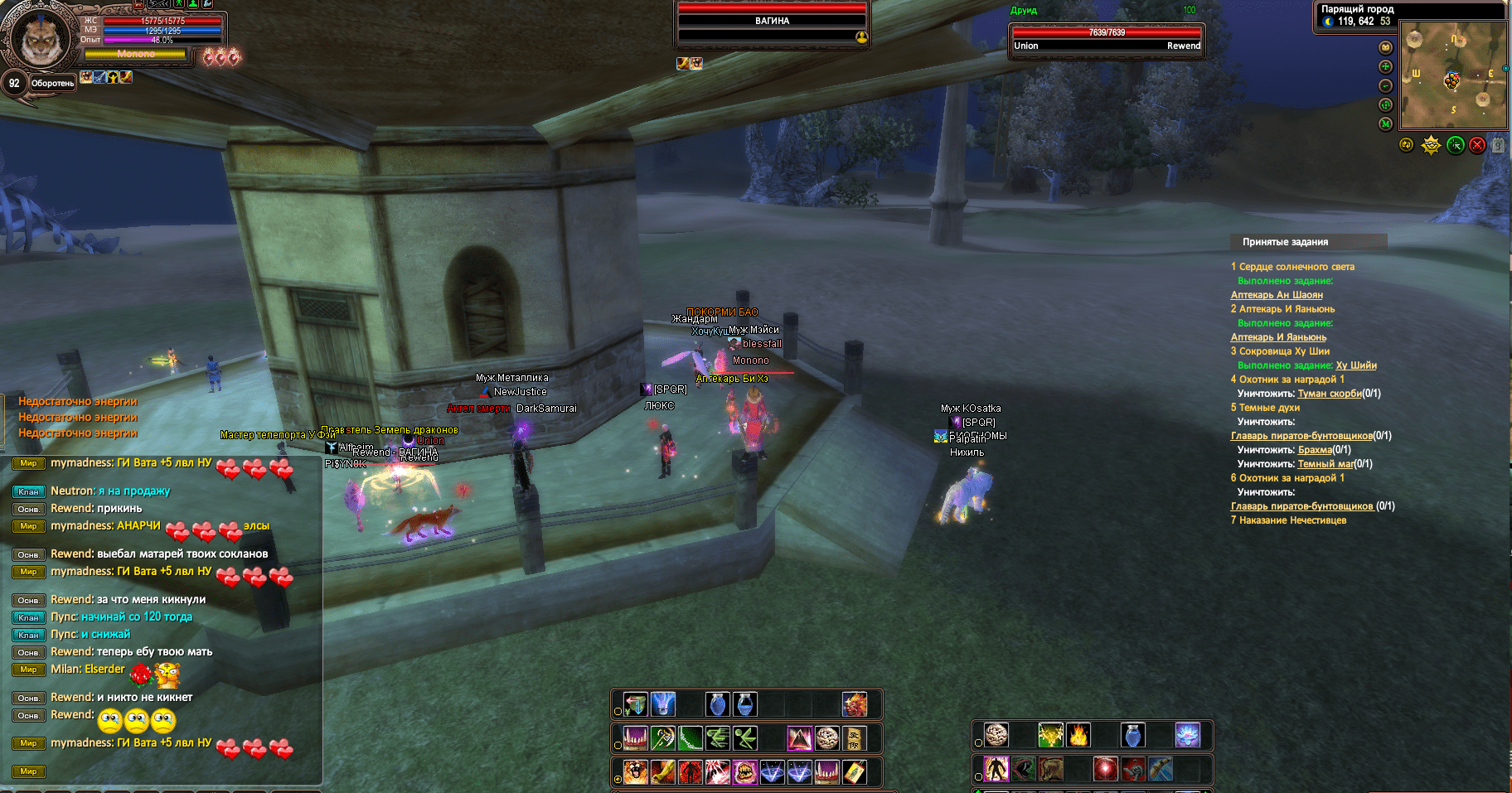
Task: Zoom out the minimap with the minus button
Action: coord(1385,86)
